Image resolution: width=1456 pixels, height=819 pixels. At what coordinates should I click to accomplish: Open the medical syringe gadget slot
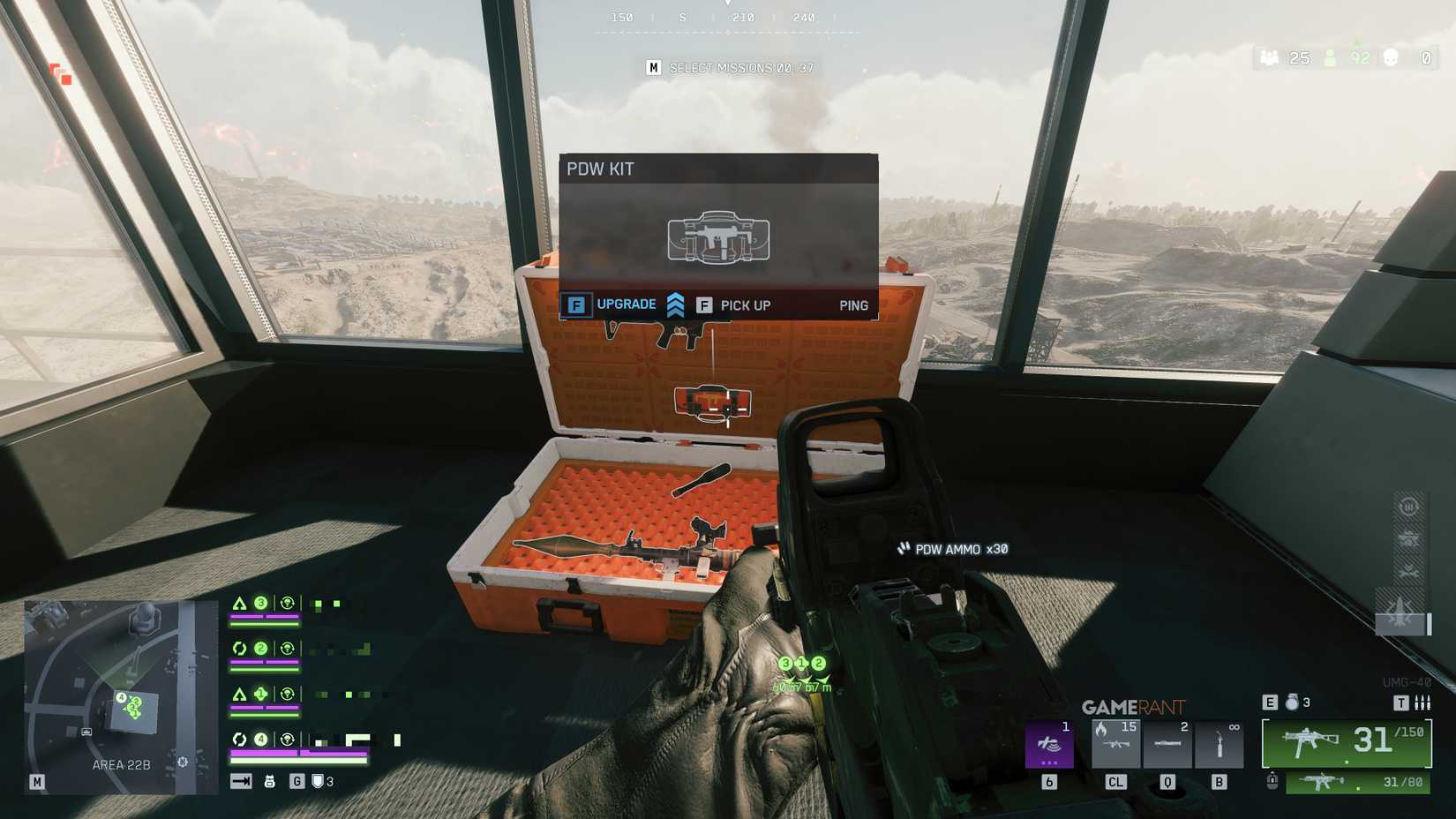coord(1168,743)
